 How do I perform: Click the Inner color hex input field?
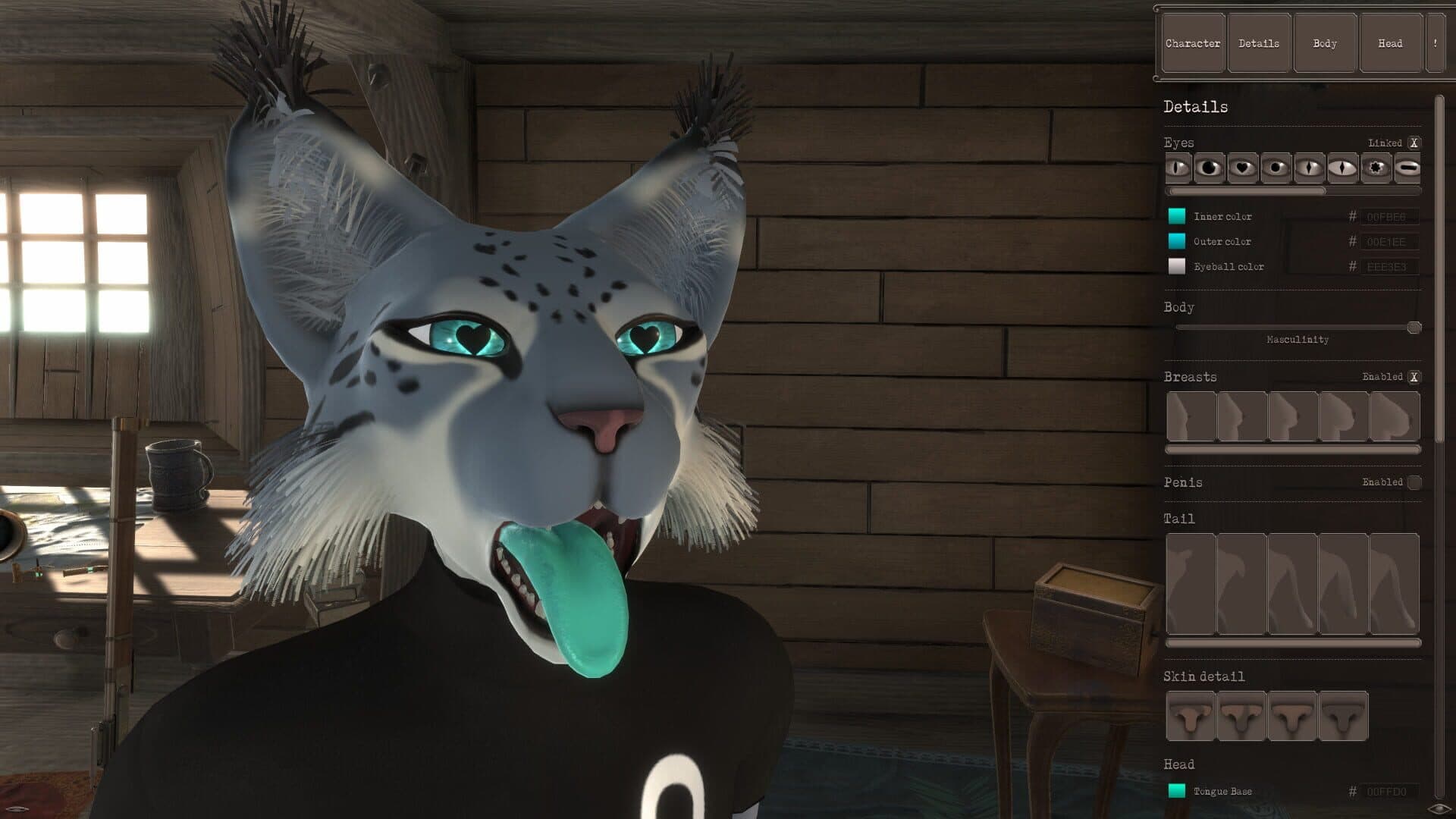click(x=1388, y=217)
